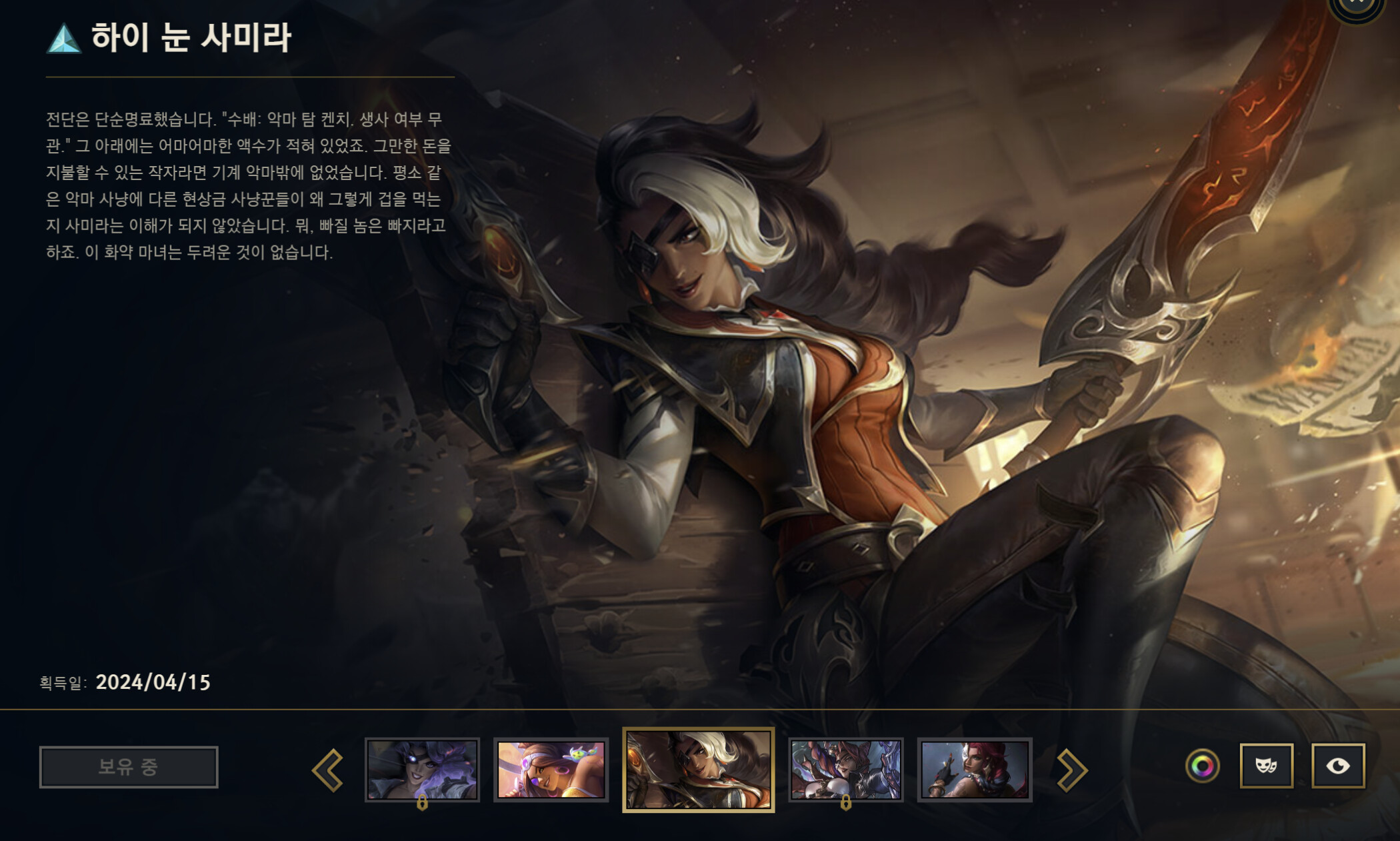
Task: Toggle the eye visibility button
Action: point(1338,766)
